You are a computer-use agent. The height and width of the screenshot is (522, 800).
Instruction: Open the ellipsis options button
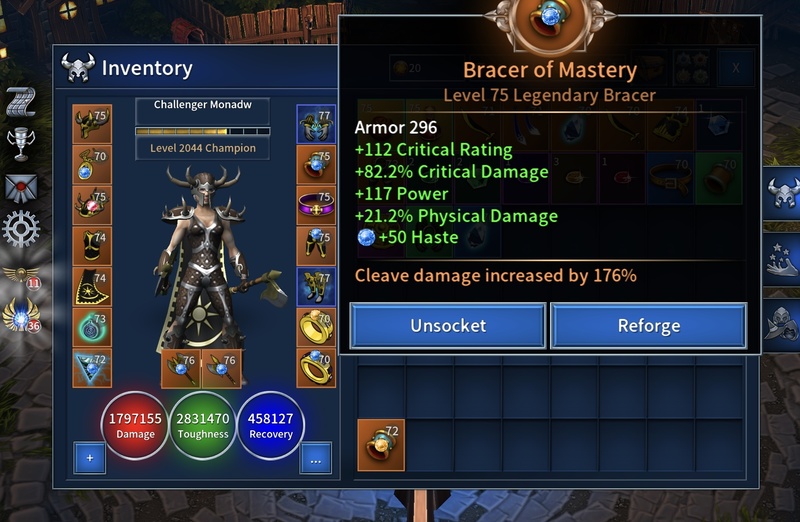pos(316,459)
